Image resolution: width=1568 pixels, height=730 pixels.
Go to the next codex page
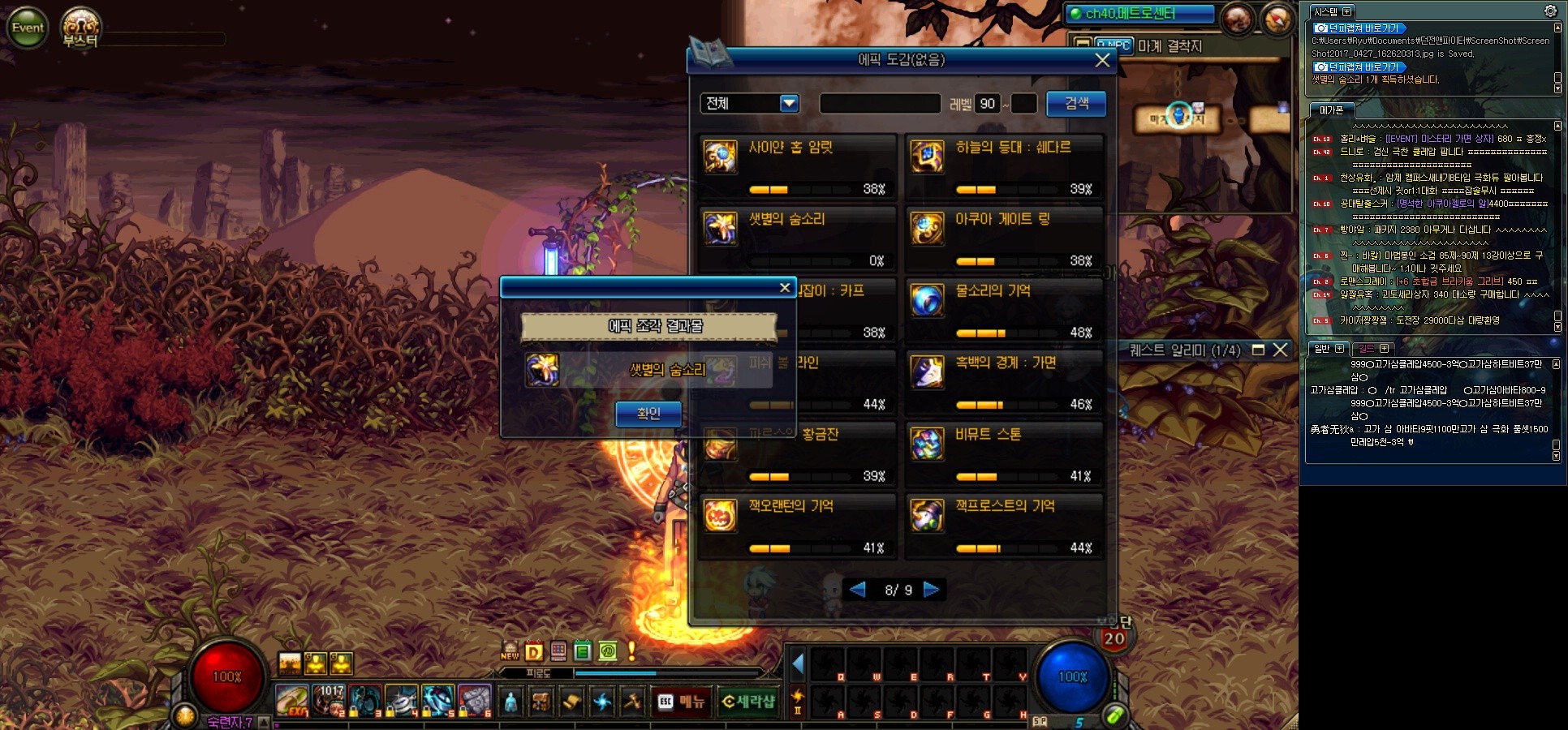tap(931, 590)
